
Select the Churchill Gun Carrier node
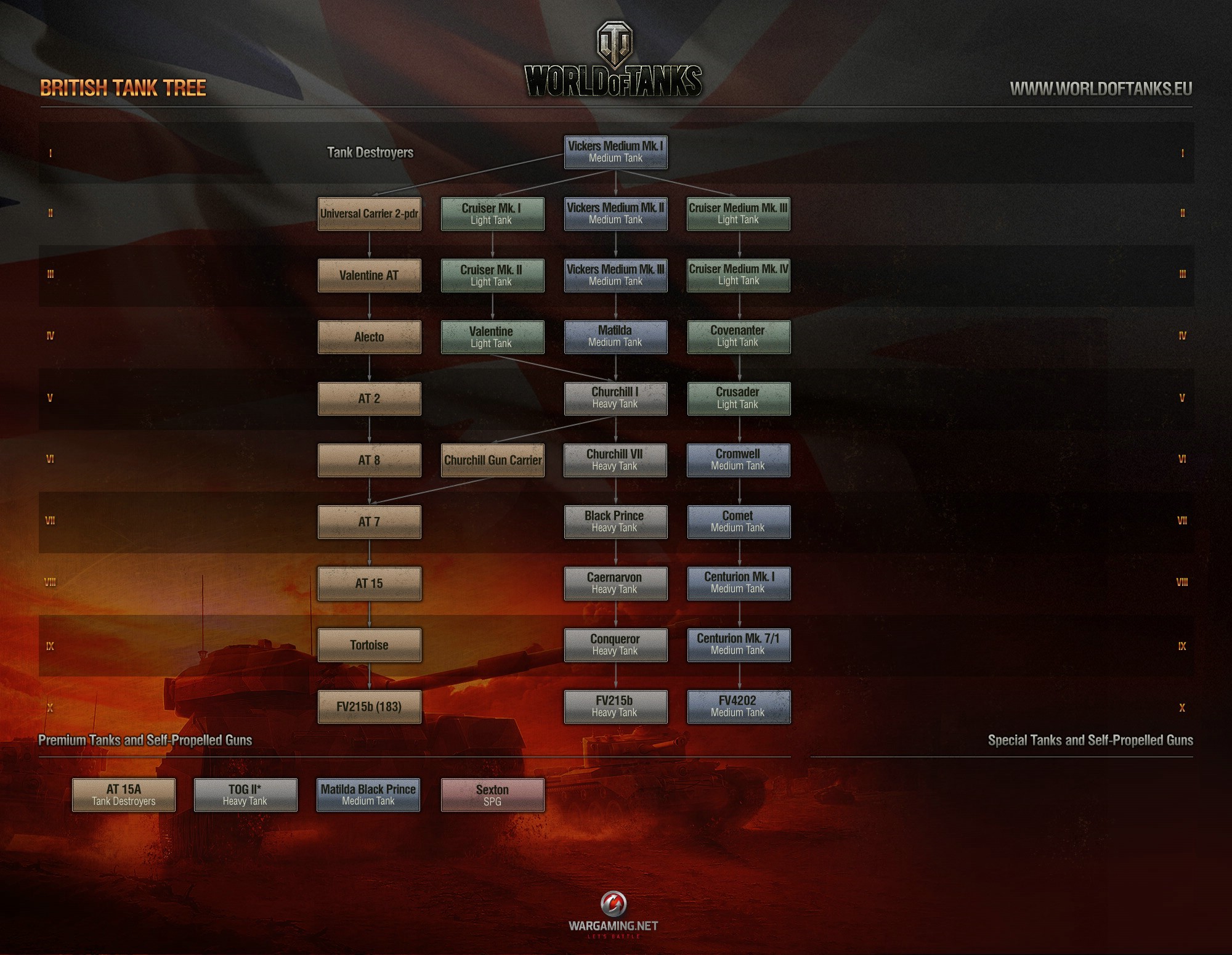[x=493, y=460]
